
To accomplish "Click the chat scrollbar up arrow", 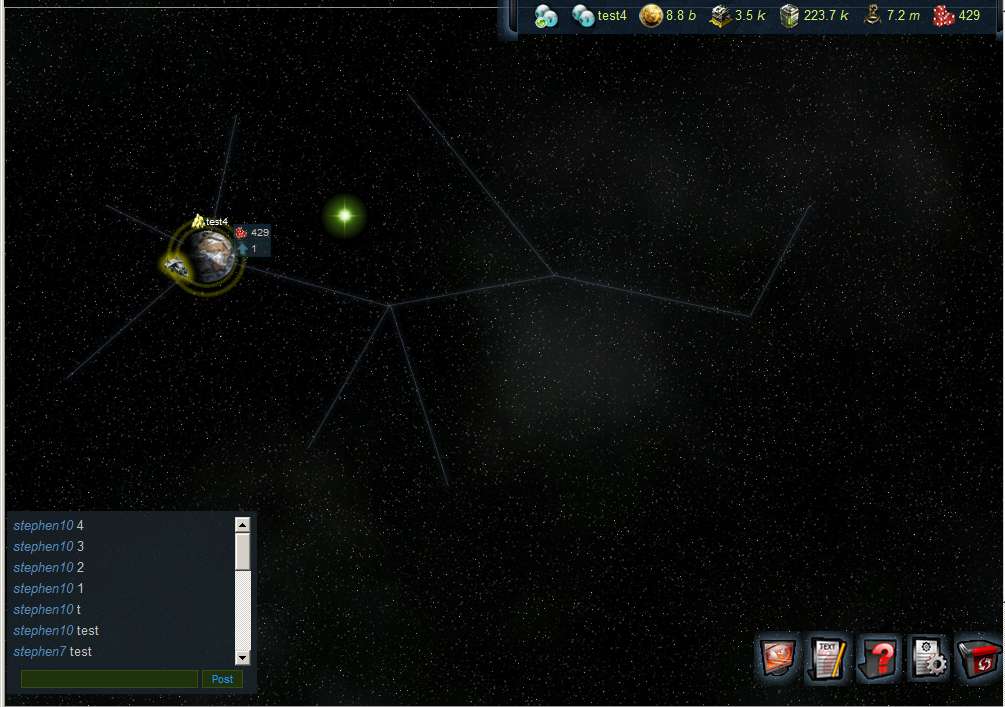I will click(242, 524).
